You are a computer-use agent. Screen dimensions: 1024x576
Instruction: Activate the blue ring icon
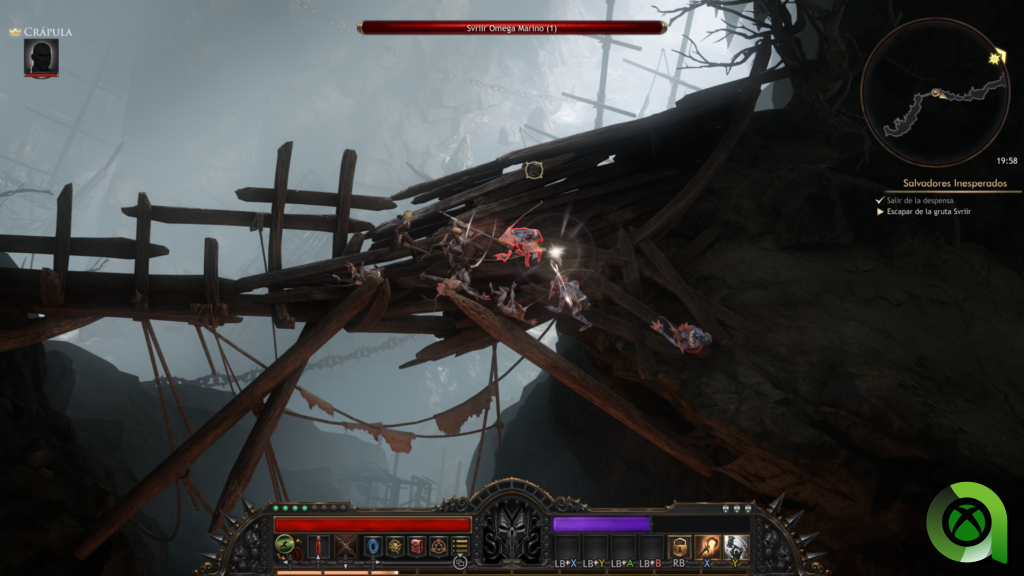[x=374, y=546]
